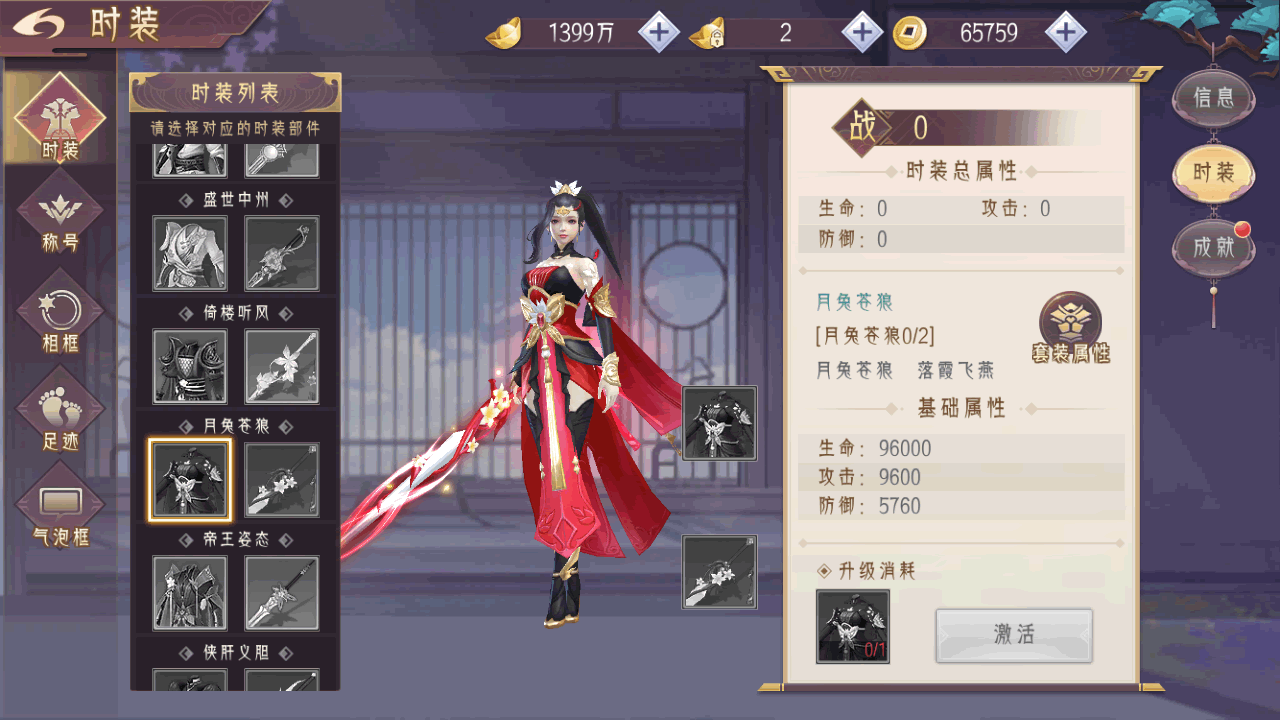Select the 倚楼听风 weapon skin
Image resolution: width=1280 pixels, height=720 pixels.
click(282, 367)
